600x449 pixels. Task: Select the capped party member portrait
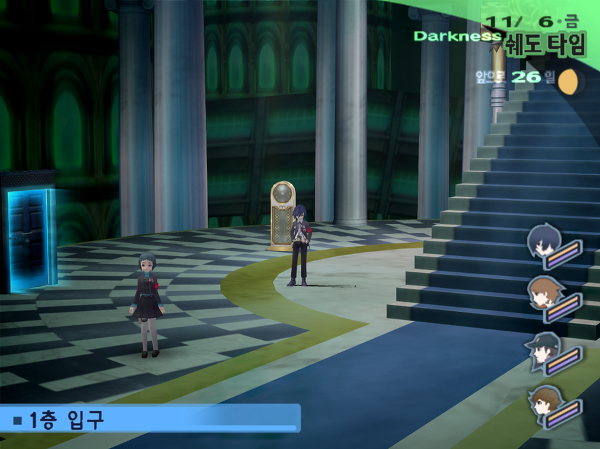543,351
